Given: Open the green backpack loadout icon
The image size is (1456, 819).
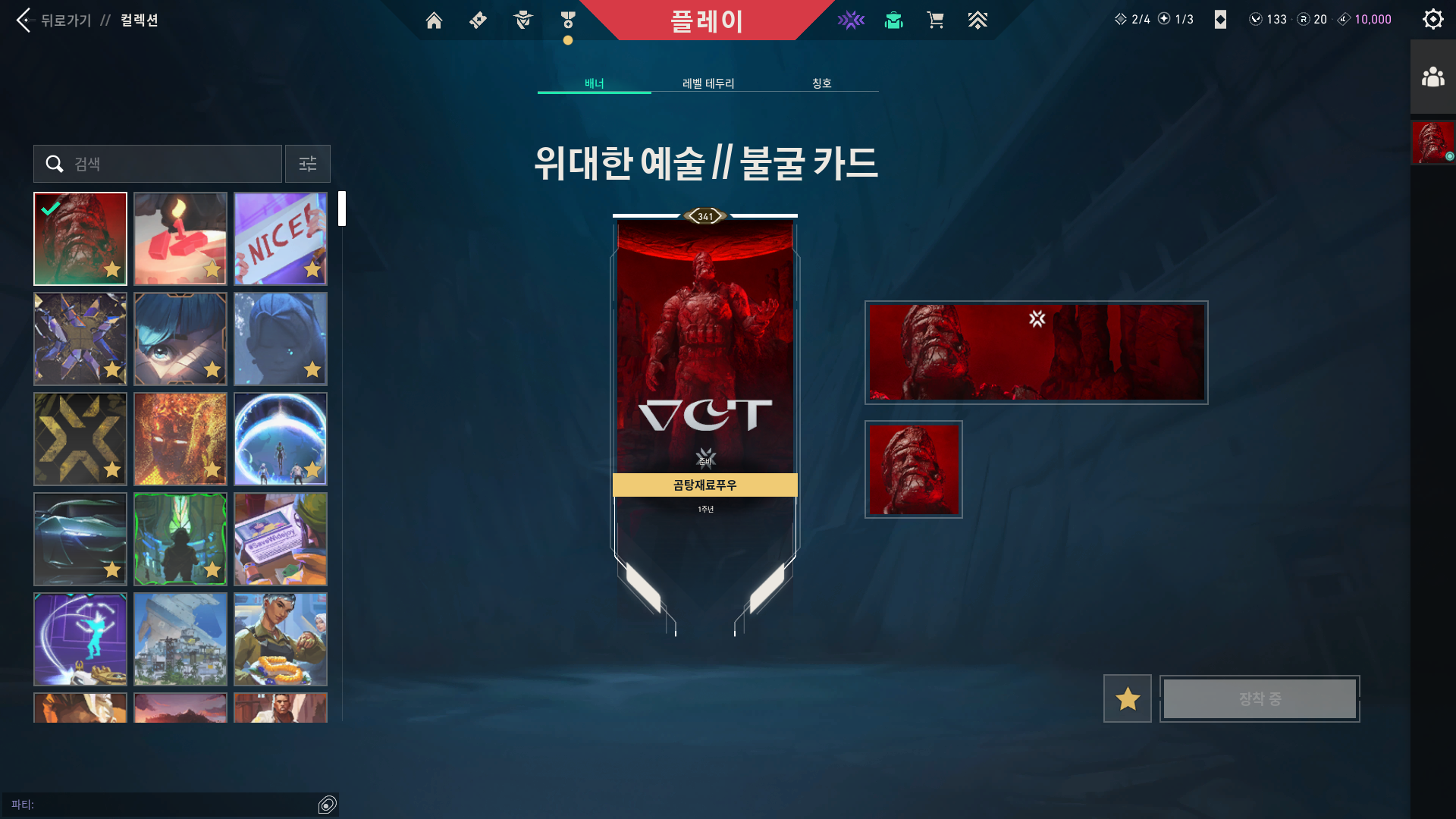Looking at the screenshot, I should point(893,20).
